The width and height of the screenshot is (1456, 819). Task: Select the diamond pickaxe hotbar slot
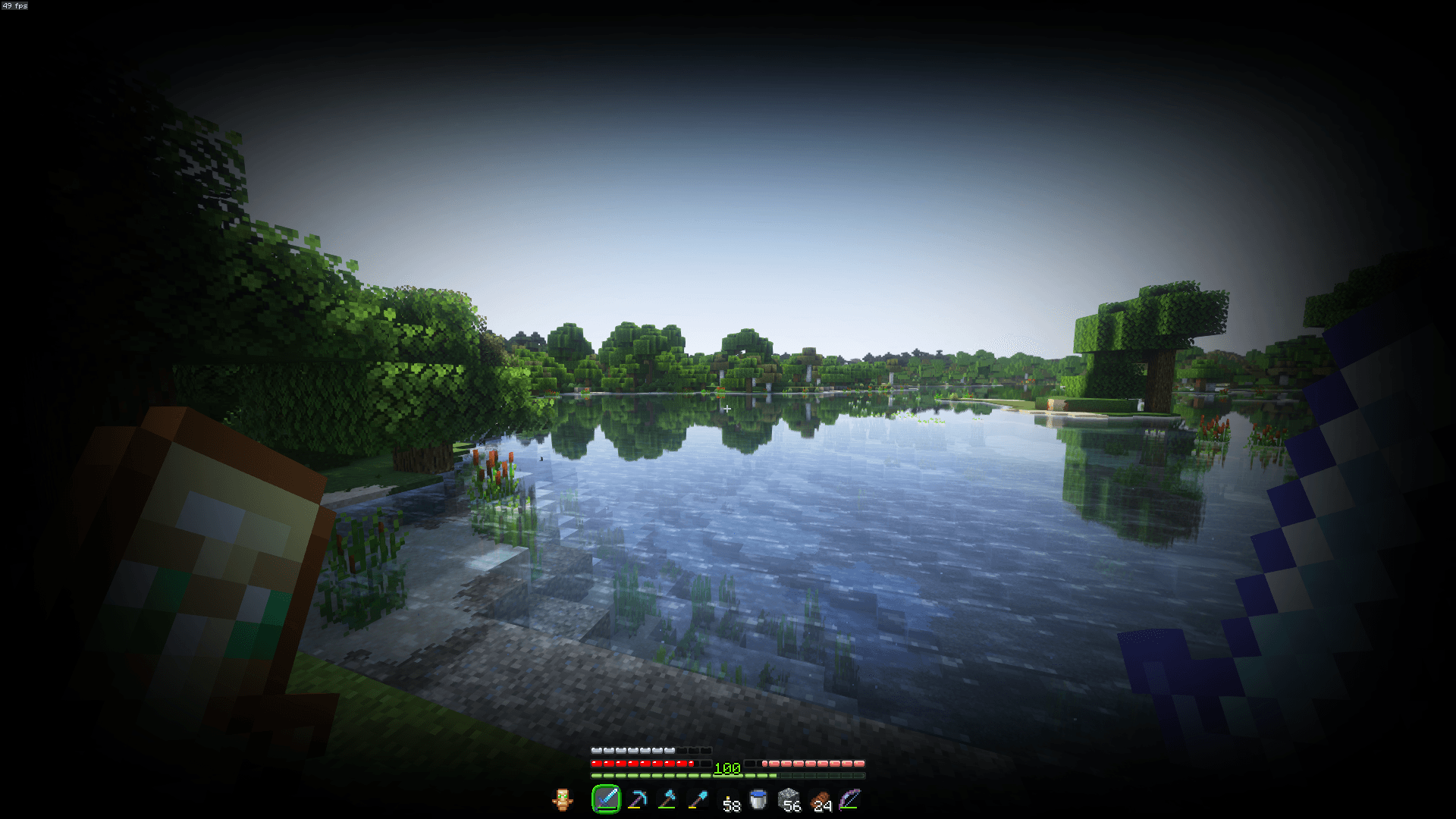[x=638, y=799]
